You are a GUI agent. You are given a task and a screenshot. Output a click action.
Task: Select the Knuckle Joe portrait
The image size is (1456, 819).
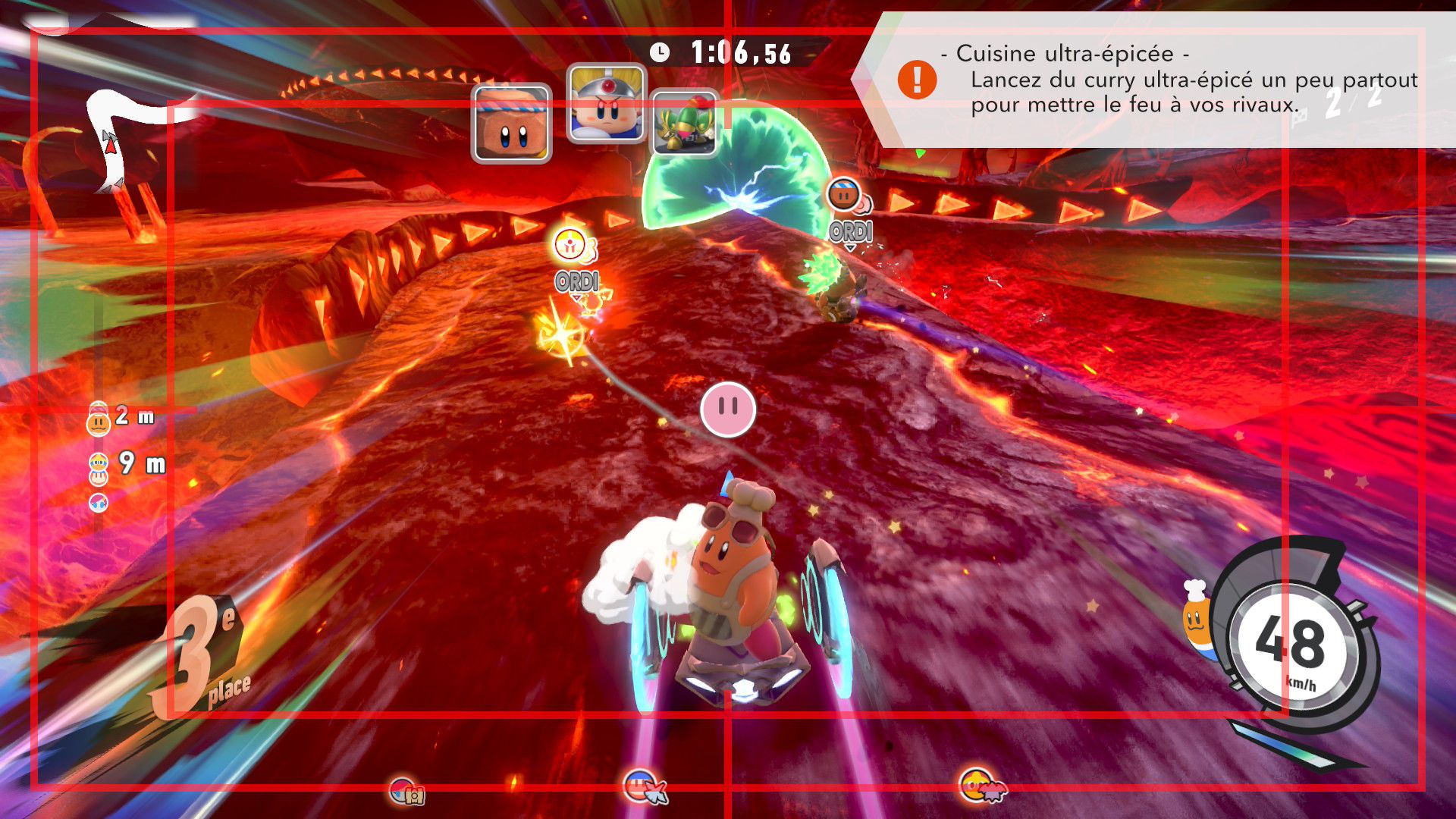pos(606,104)
